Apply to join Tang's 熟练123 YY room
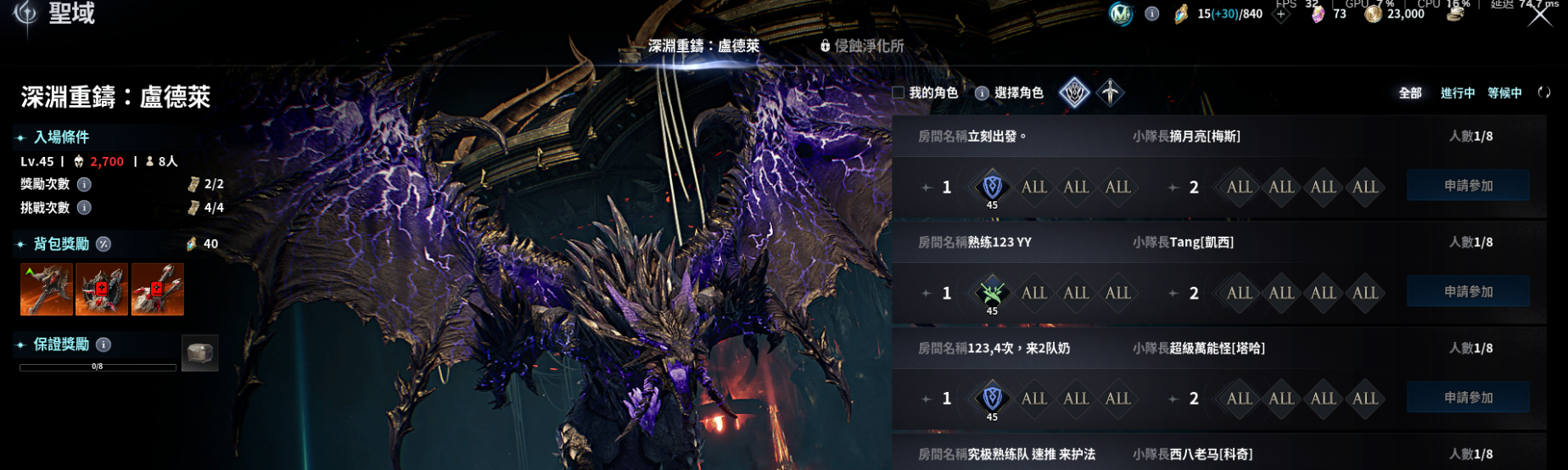Image resolution: width=1568 pixels, height=470 pixels. coord(1468,292)
